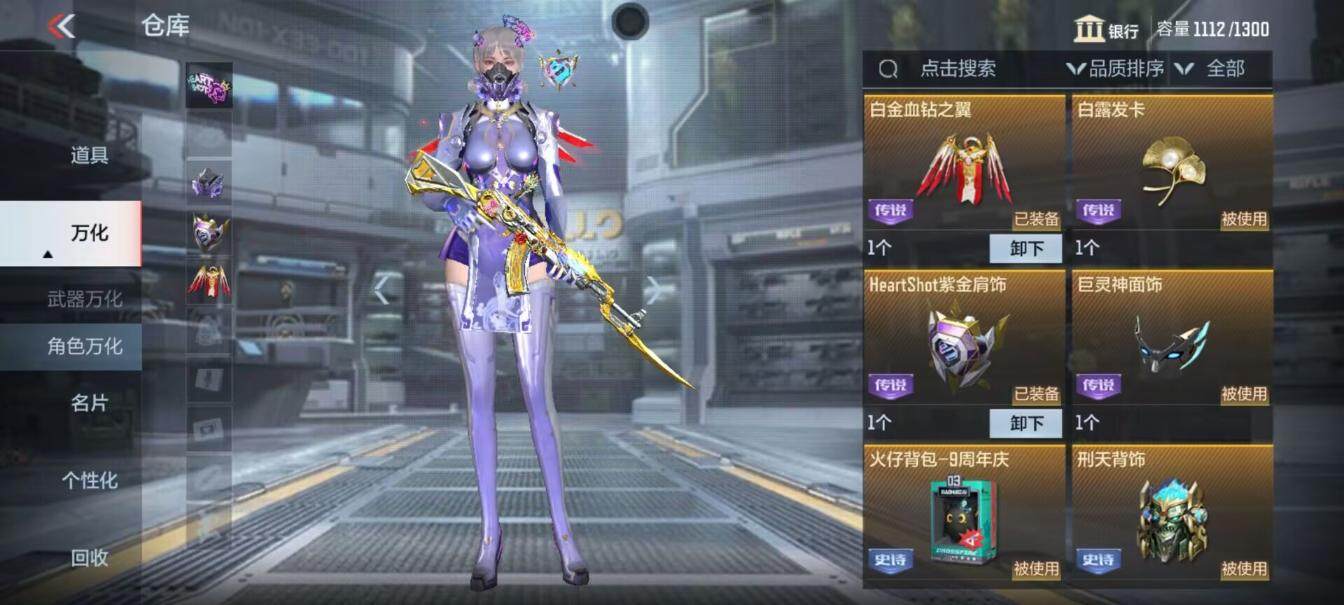Open the 个性化 category

pyautogui.click(x=89, y=480)
